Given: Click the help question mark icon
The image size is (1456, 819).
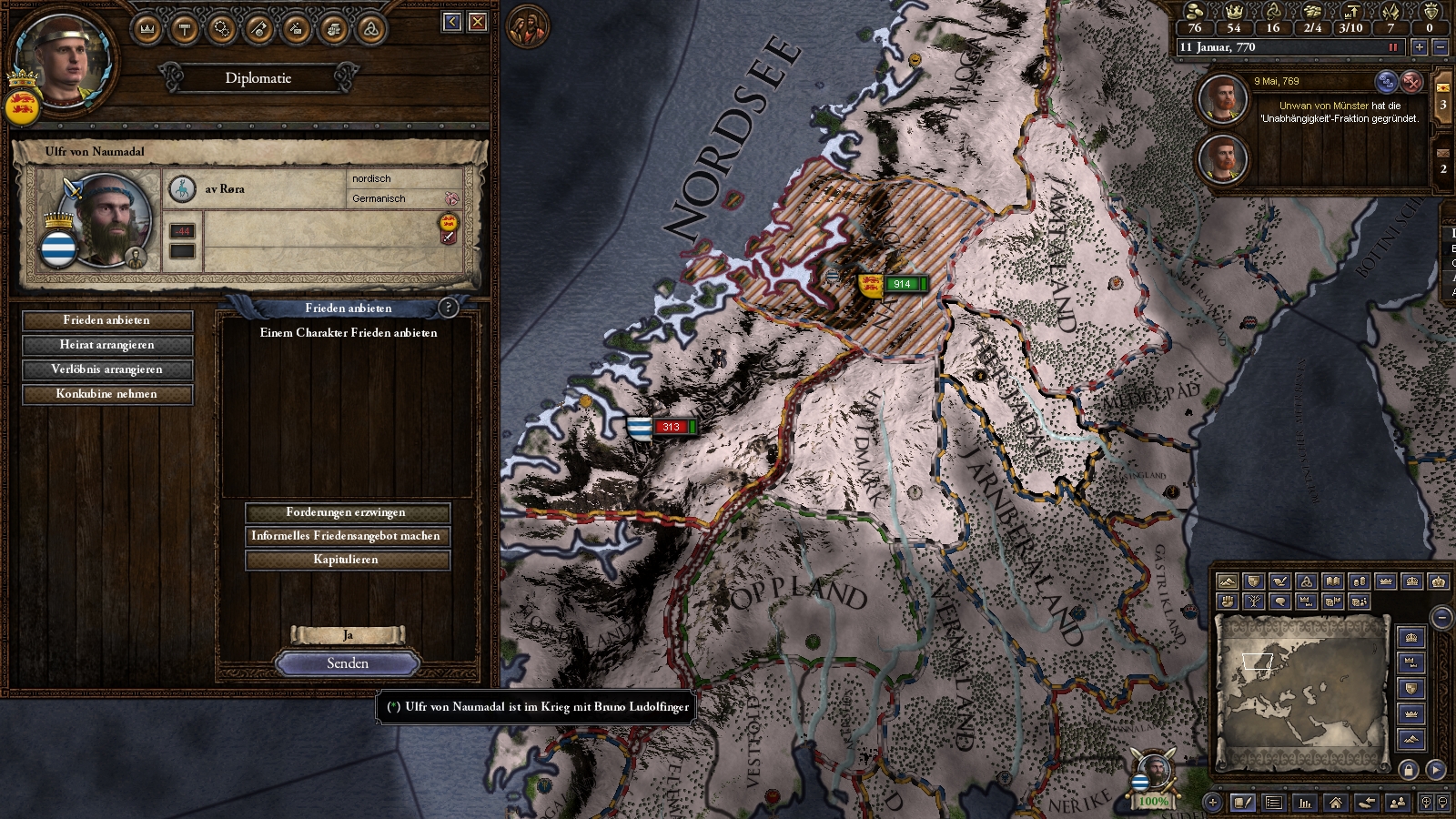Looking at the screenshot, I should 448,308.
